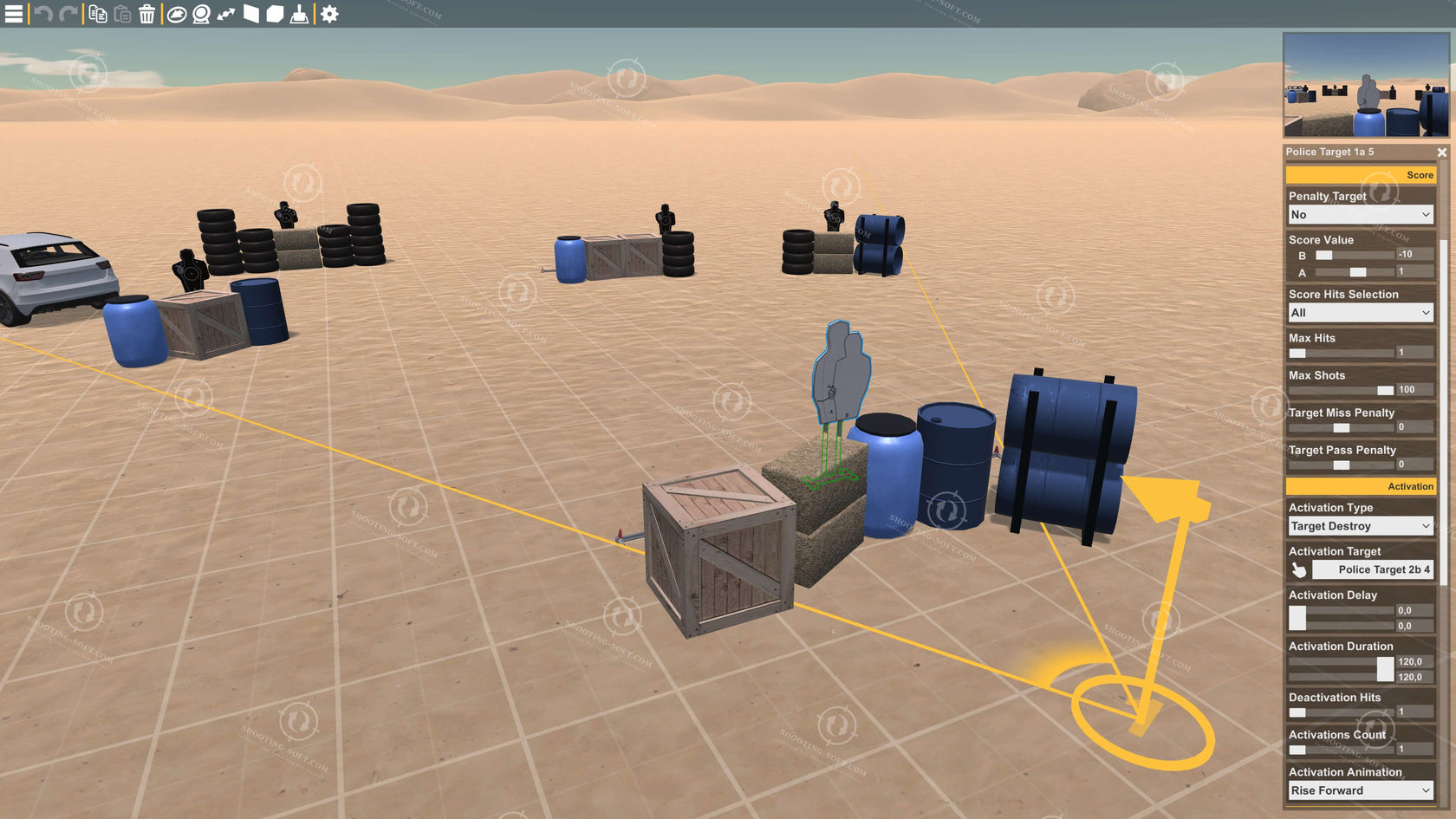Image resolution: width=1456 pixels, height=819 pixels.
Task: Open the Activation Type dropdown
Action: (1360, 525)
